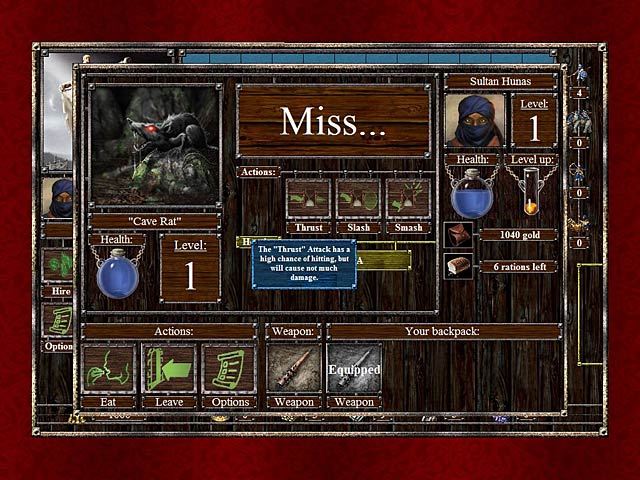The height and width of the screenshot is (480, 640).
Task: Click the weapon slot marked Equipped
Action: coord(354,369)
